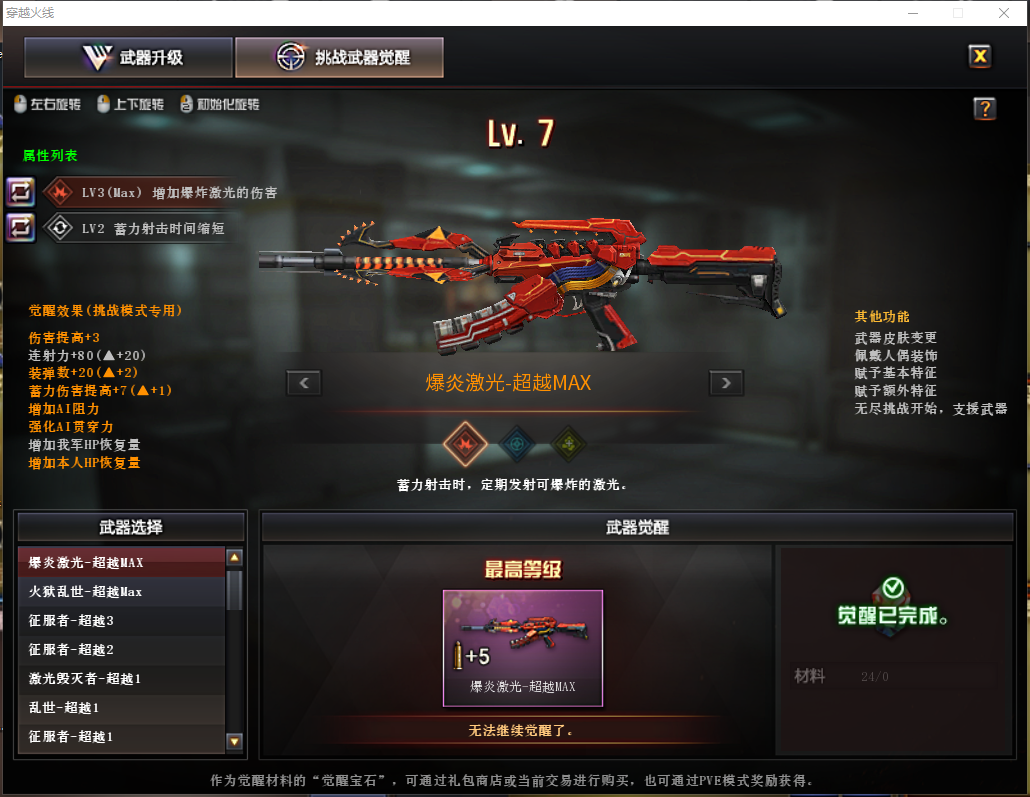Open the 挑战武器觉醒 tab

339,58
